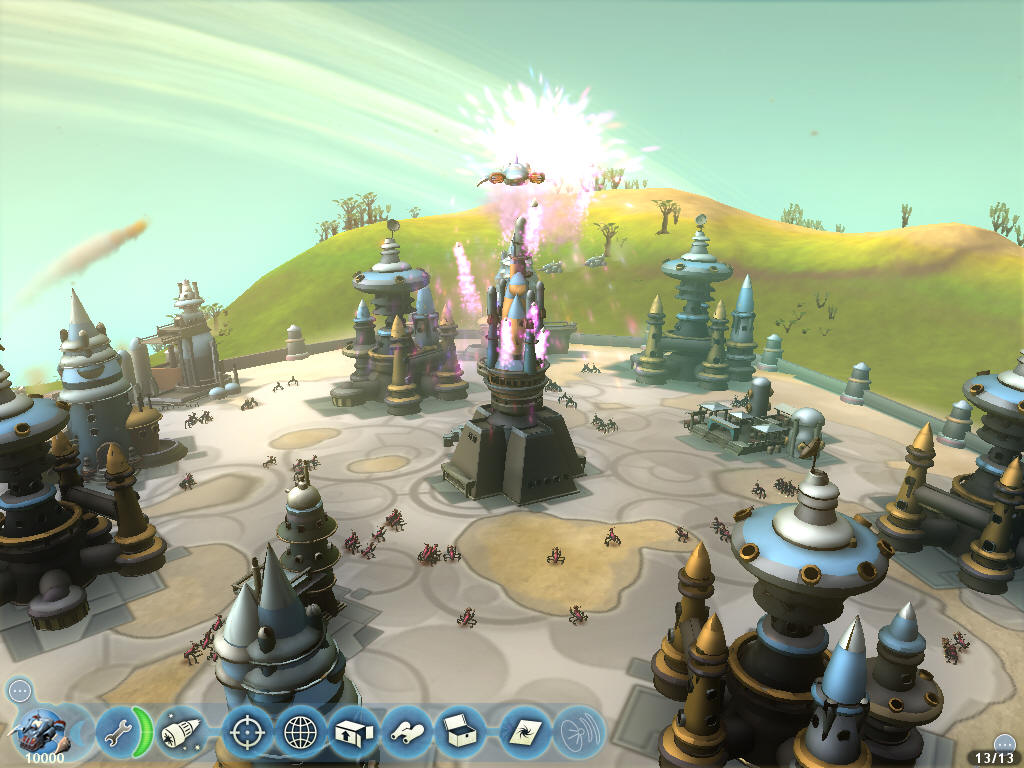This screenshot has height=768, width=1024.
Task: Open the wrench repair tool
Action: (x=116, y=732)
